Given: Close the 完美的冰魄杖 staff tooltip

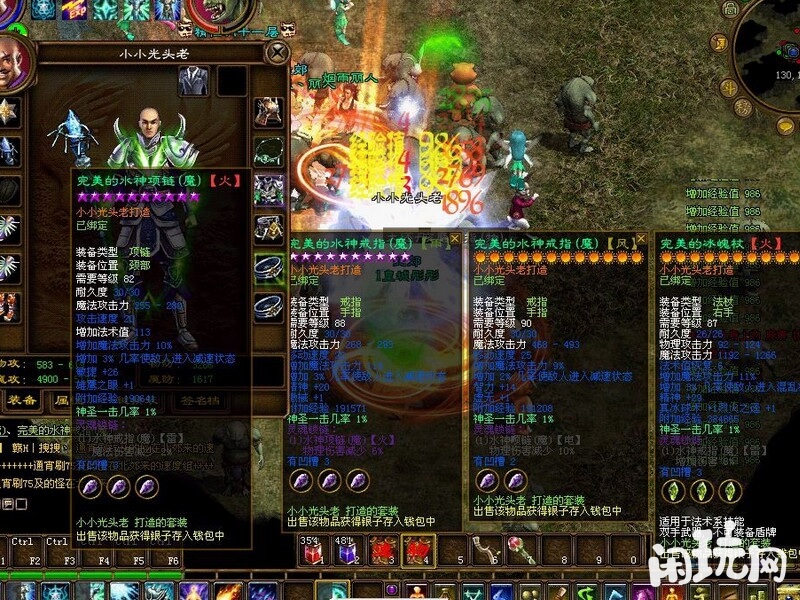Looking at the screenshot, I should (x=793, y=240).
